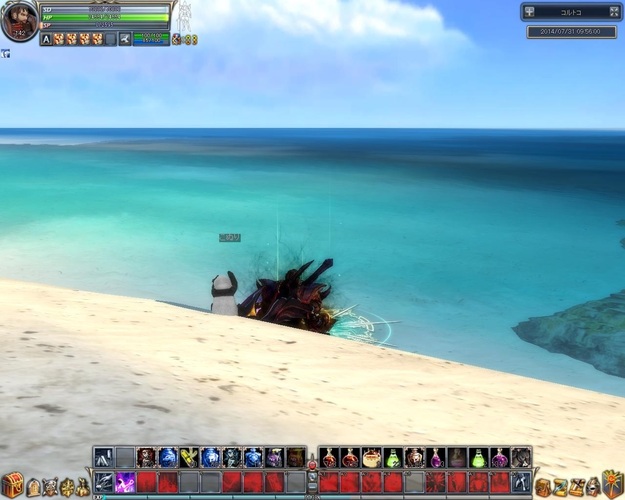Toggle the hotbar page switch between the skill bars
The width and height of the screenshot is (625, 500).
click(312, 470)
